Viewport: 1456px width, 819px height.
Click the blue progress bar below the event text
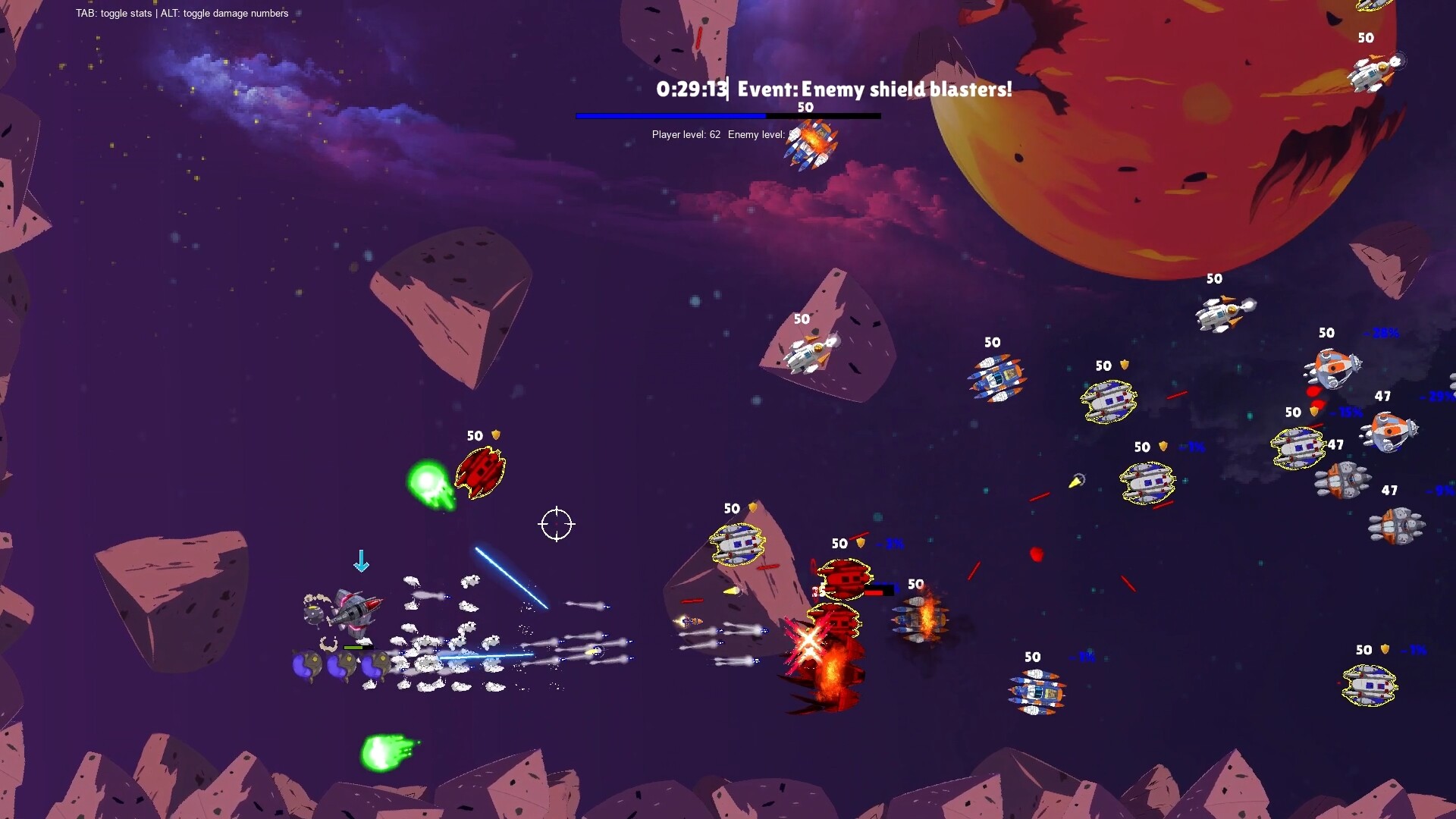pyautogui.click(x=671, y=115)
